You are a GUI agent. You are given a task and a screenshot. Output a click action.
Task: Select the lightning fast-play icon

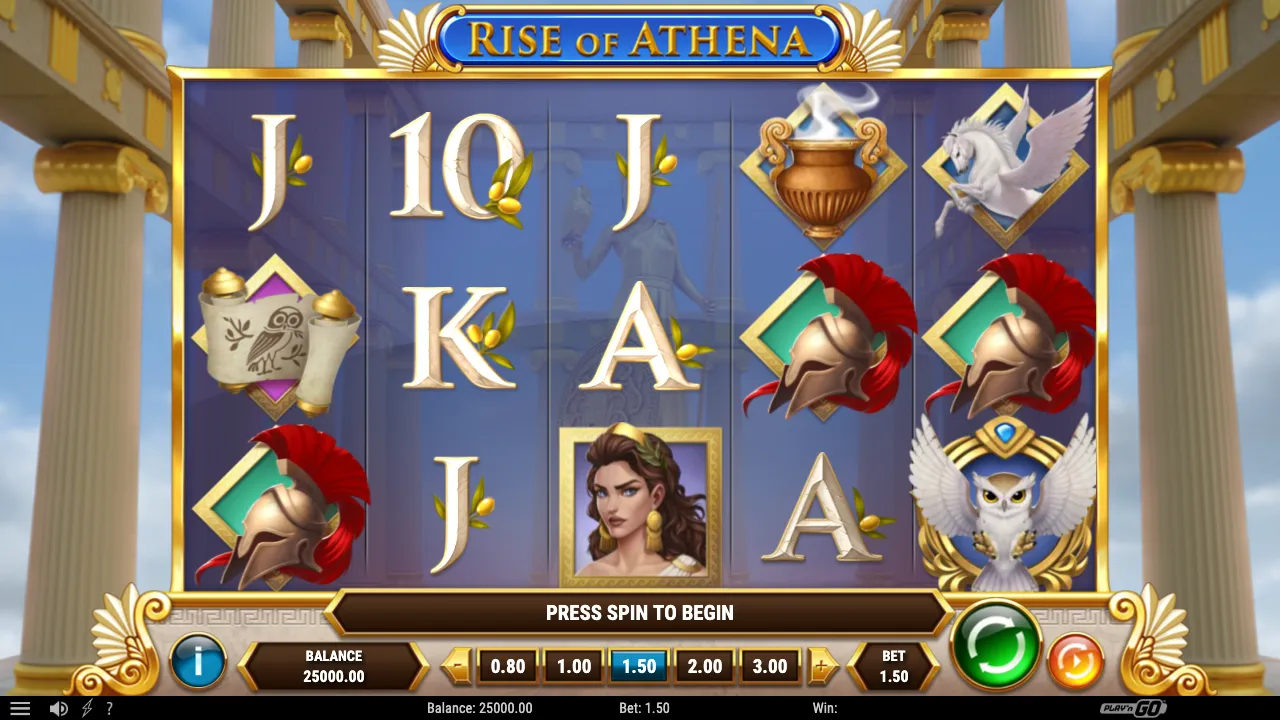tap(85, 708)
